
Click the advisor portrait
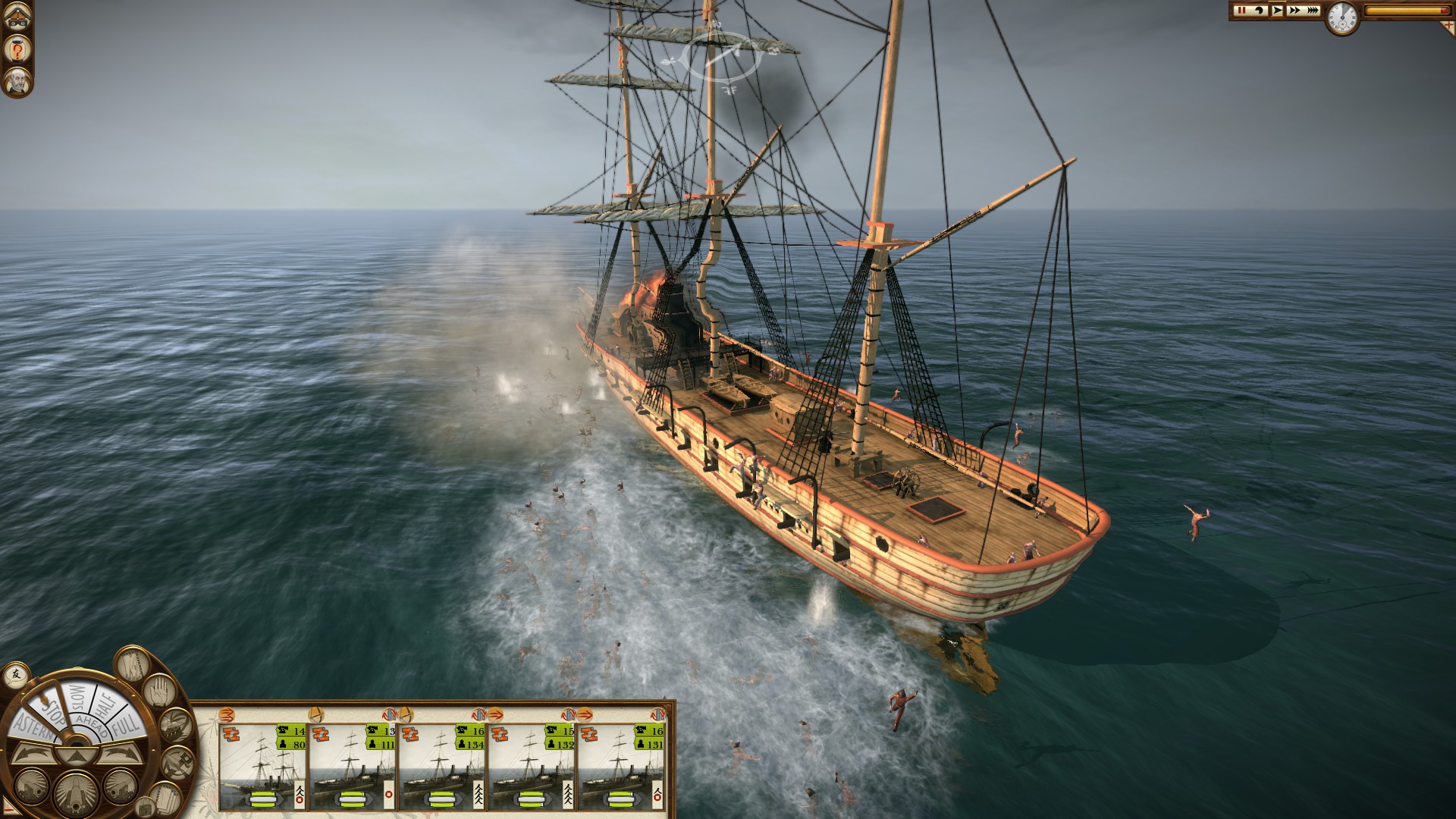(x=16, y=81)
